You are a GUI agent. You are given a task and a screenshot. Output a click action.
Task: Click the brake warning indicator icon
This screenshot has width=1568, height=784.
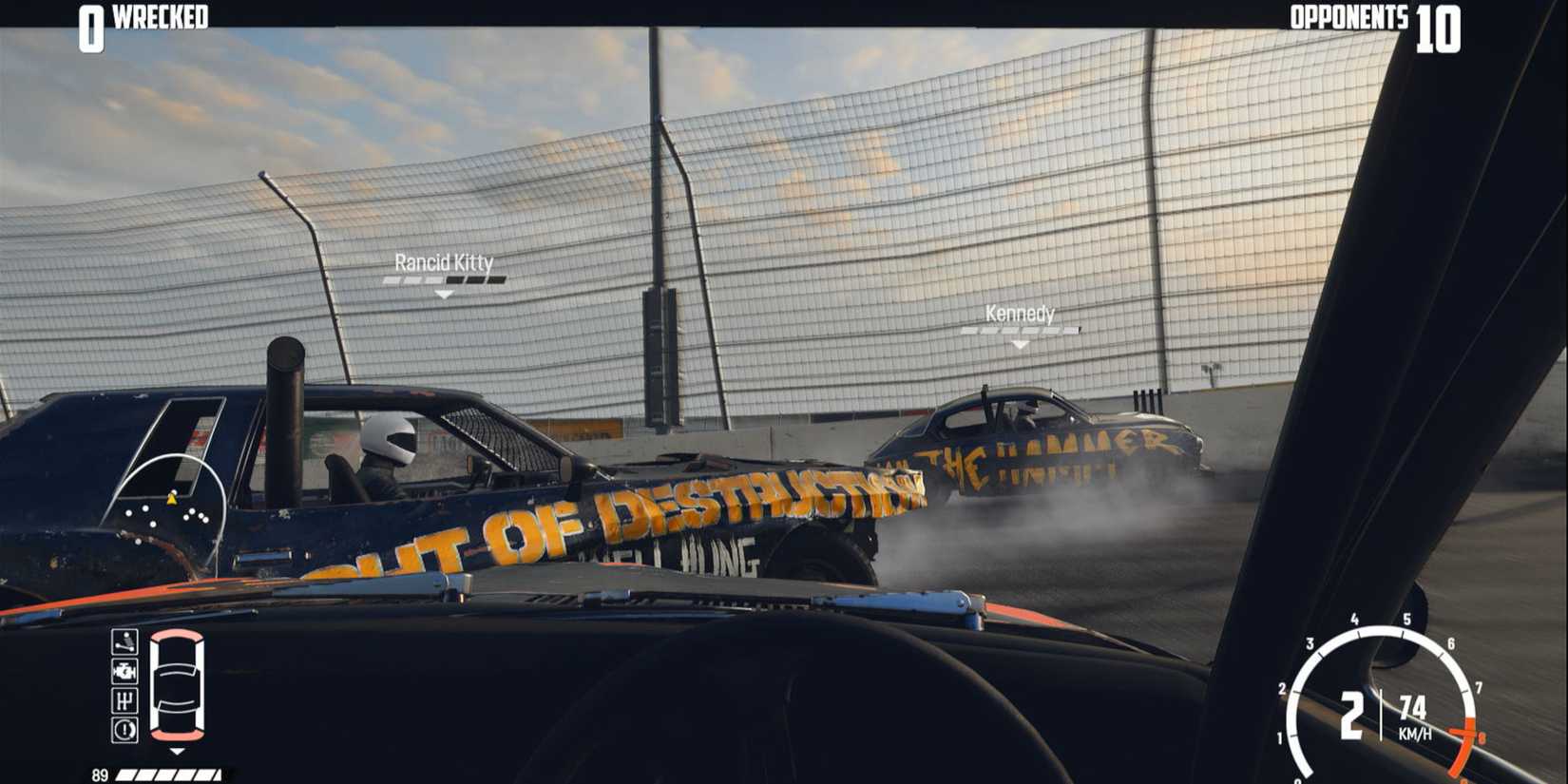click(124, 727)
